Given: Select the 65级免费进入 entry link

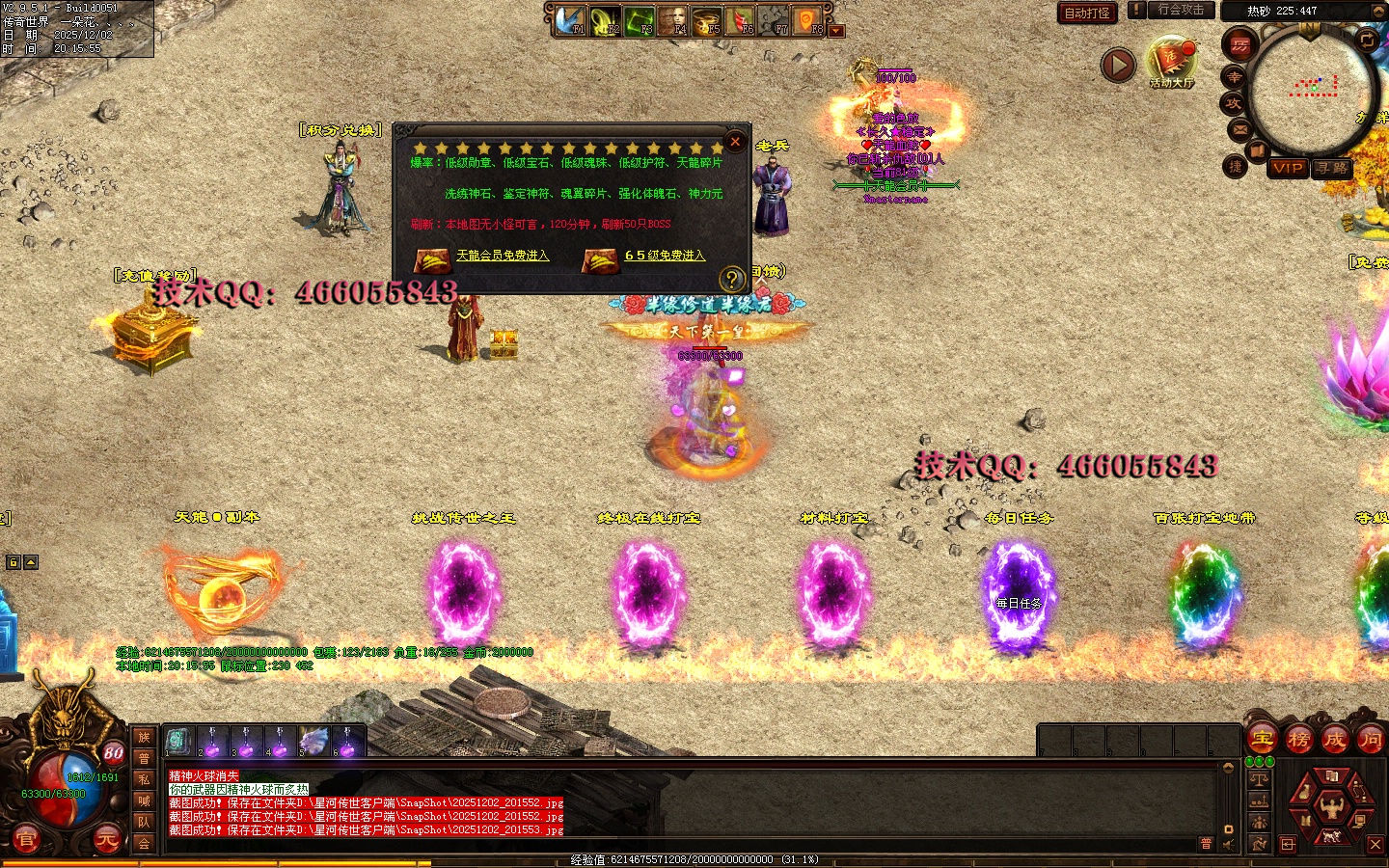Looking at the screenshot, I should point(665,256).
